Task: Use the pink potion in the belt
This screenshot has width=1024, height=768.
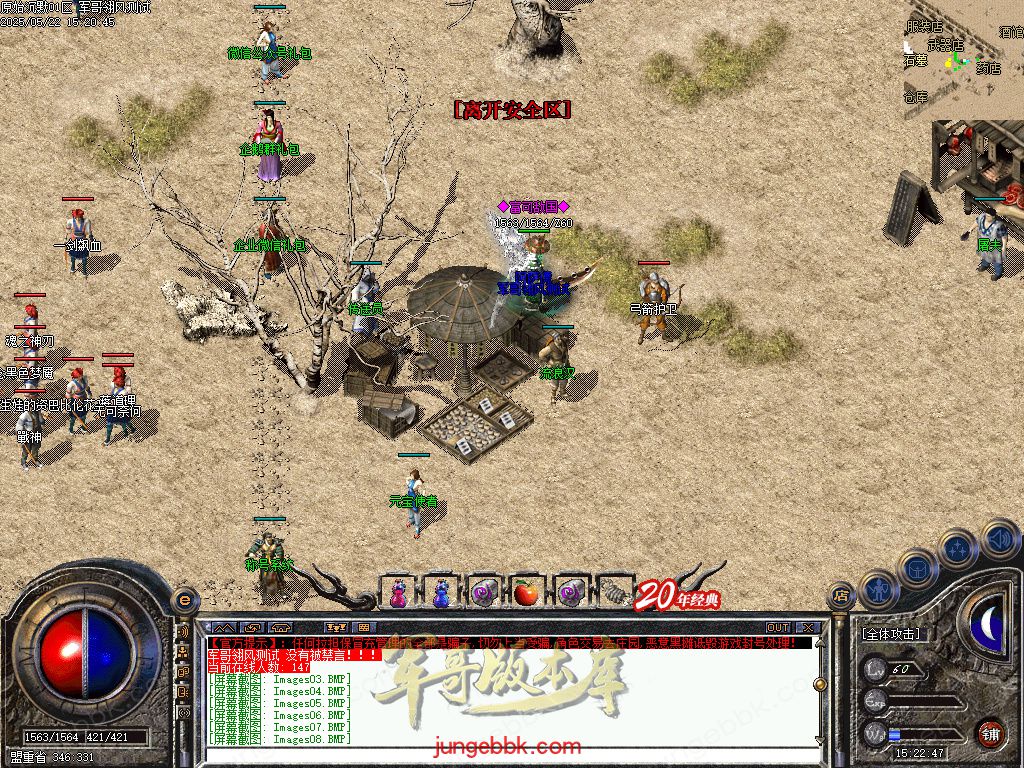Action: coord(397,593)
